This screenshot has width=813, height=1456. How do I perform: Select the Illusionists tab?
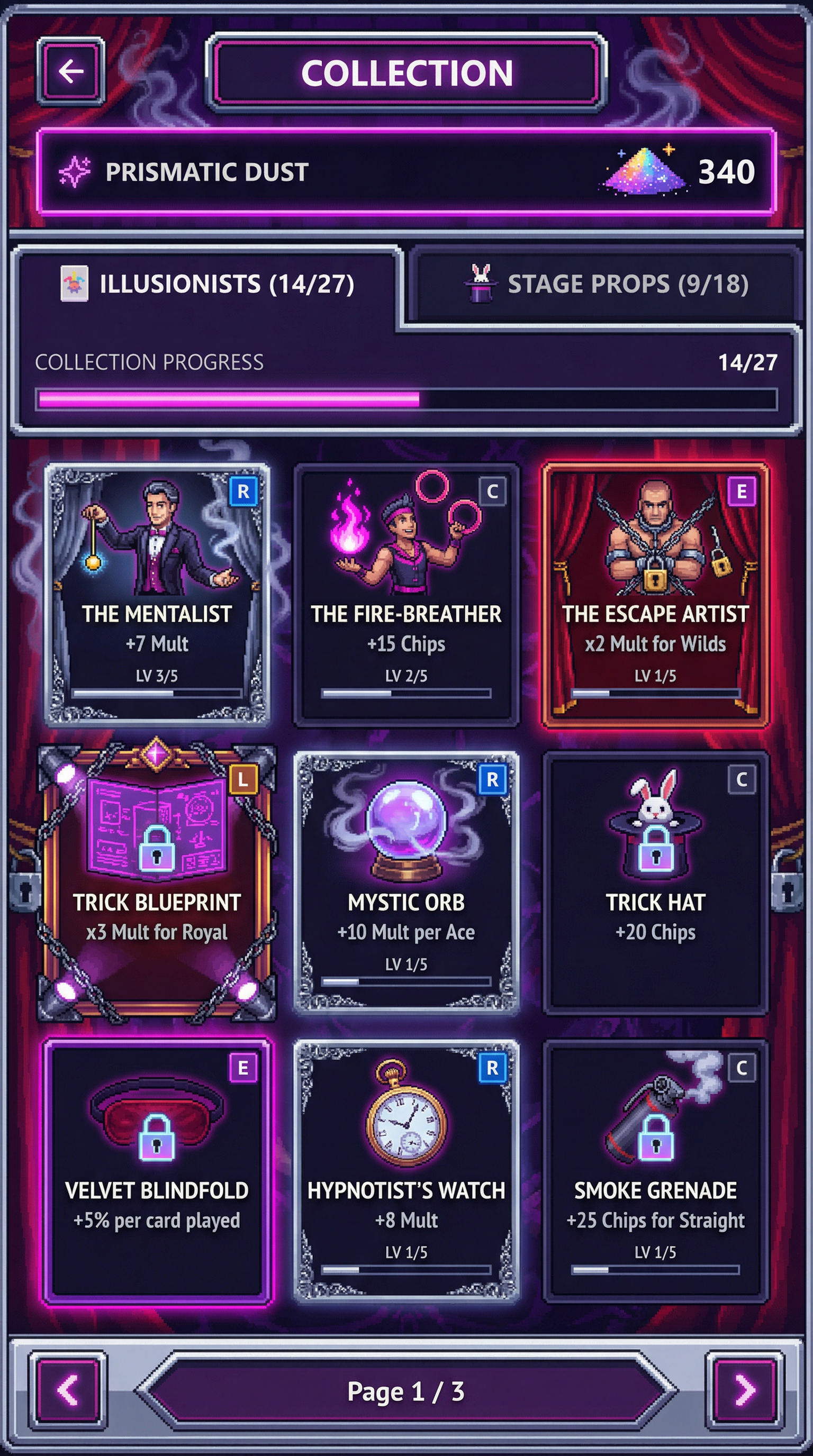click(x=208, y=284)
